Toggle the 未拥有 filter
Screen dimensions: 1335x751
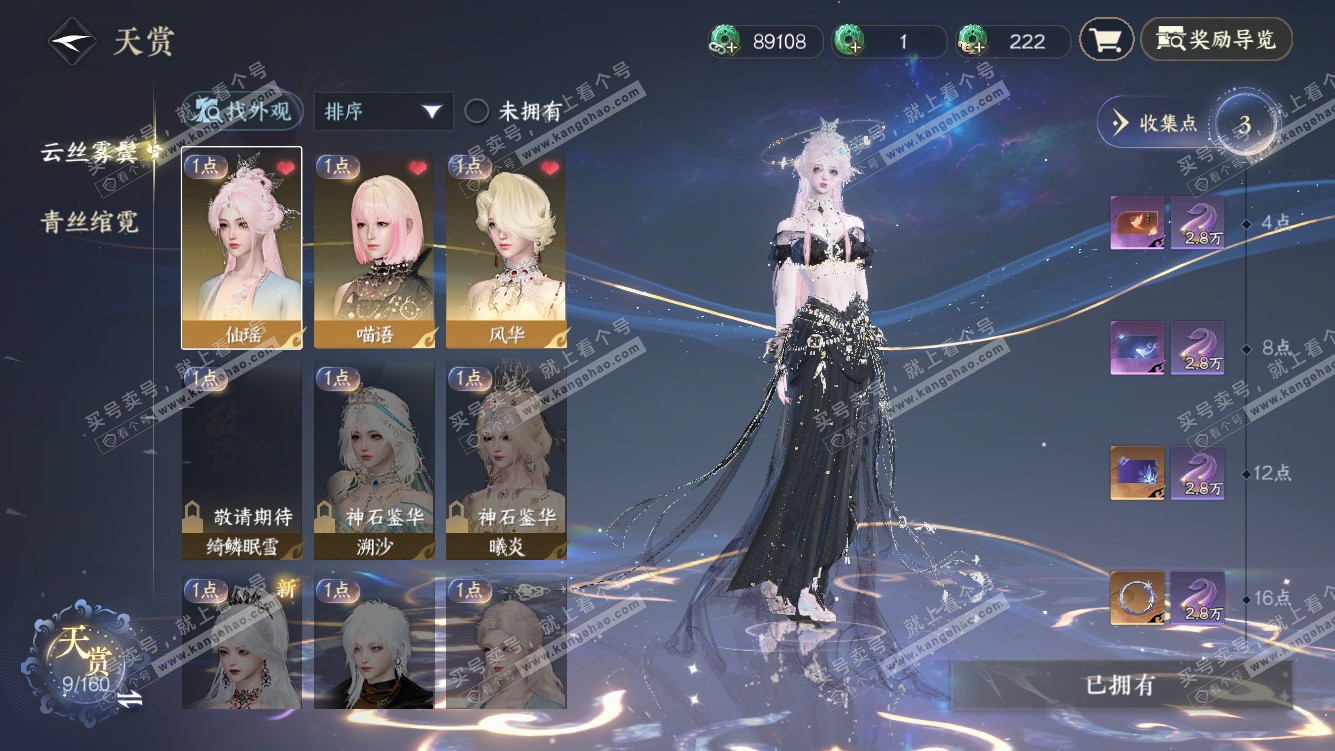click(477, 112)
